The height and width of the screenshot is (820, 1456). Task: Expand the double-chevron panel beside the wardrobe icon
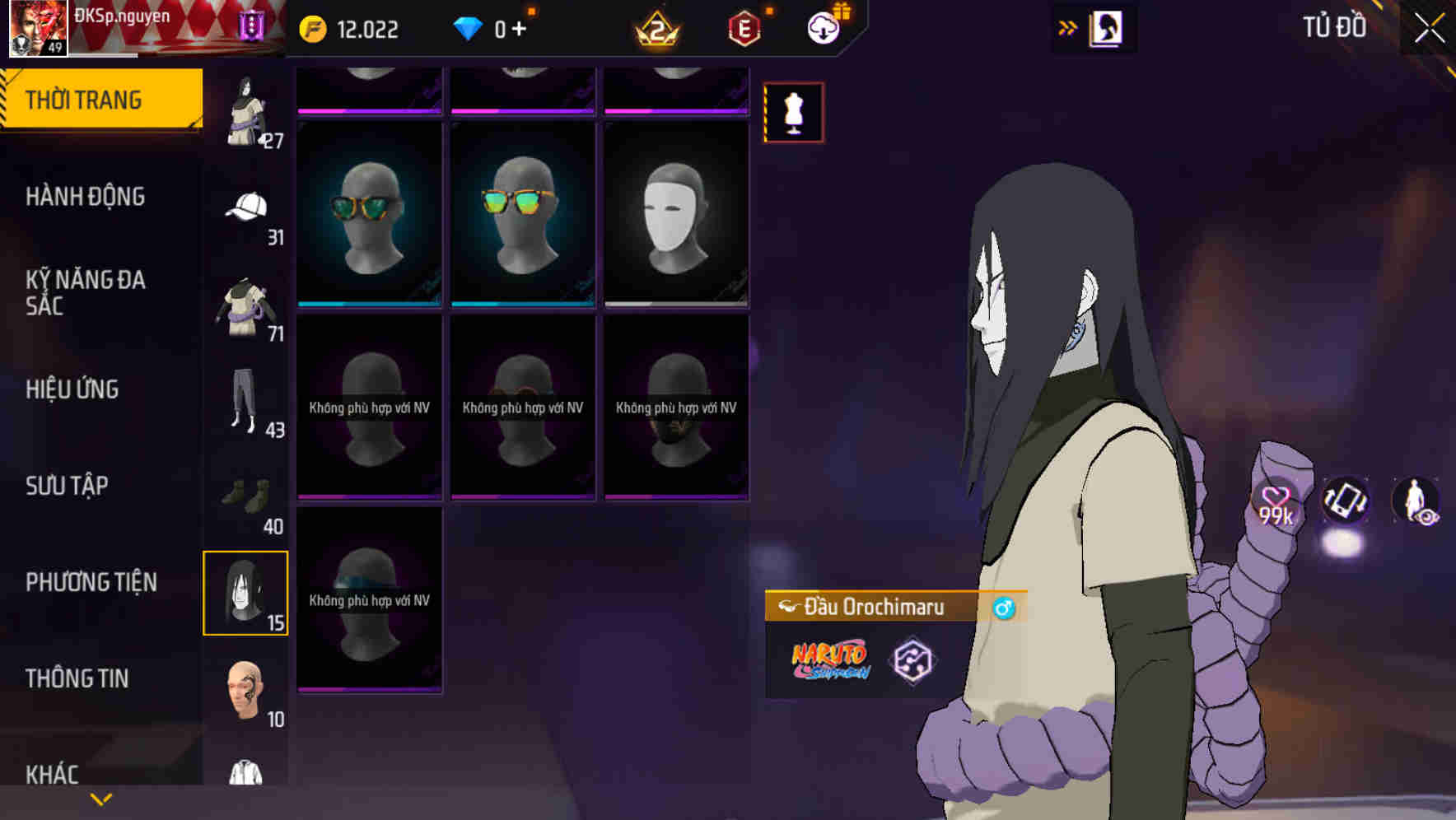1067,27
